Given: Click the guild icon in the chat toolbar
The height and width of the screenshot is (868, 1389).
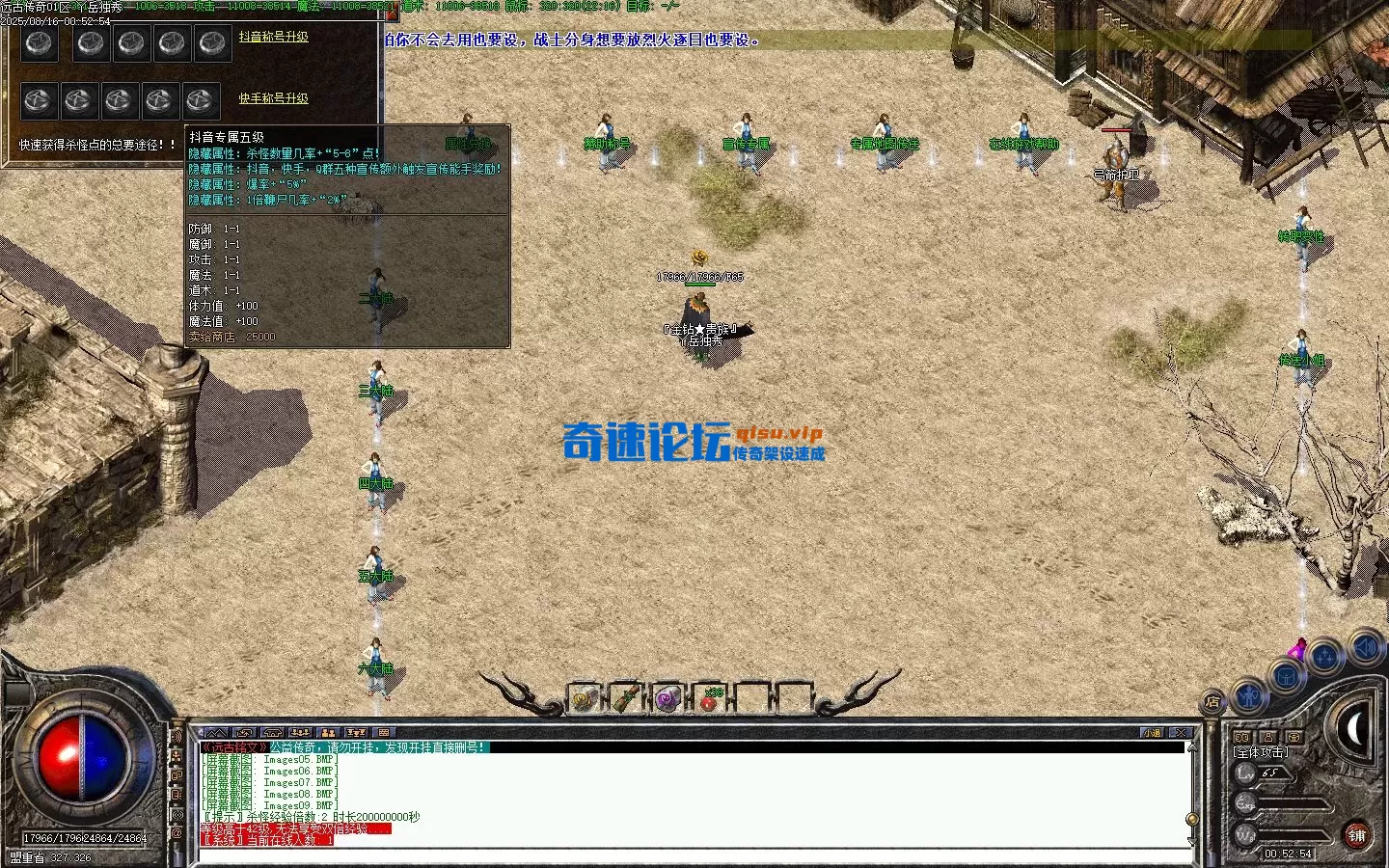Looking at the screenshot, I should [329, 733].
